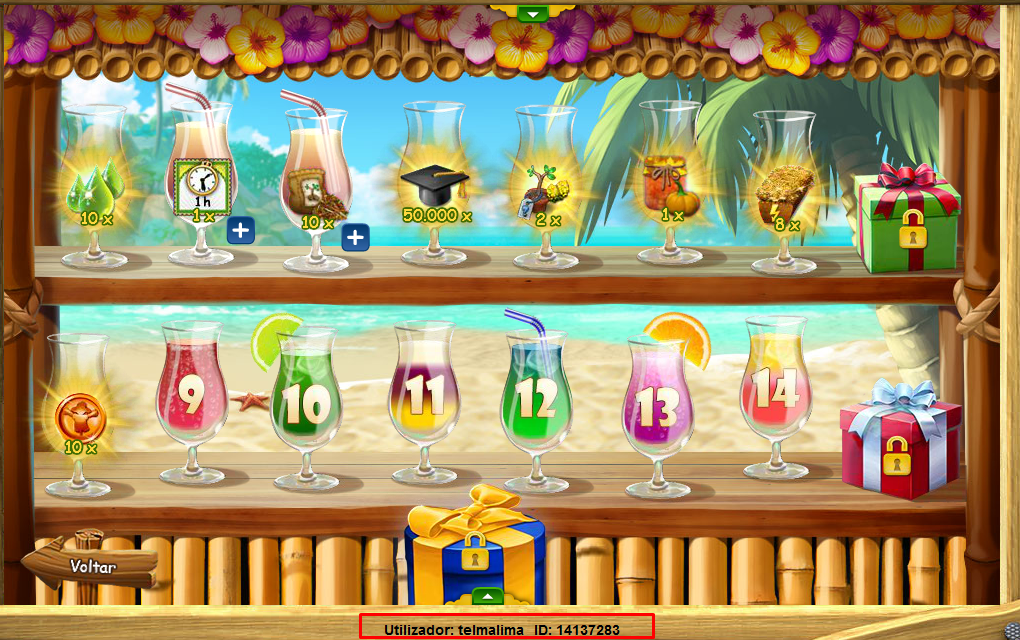Click the plus button beside the 1h clock reward
Image resolution: width=1020 pixels, height=640 pixels.
click(240, 231)
